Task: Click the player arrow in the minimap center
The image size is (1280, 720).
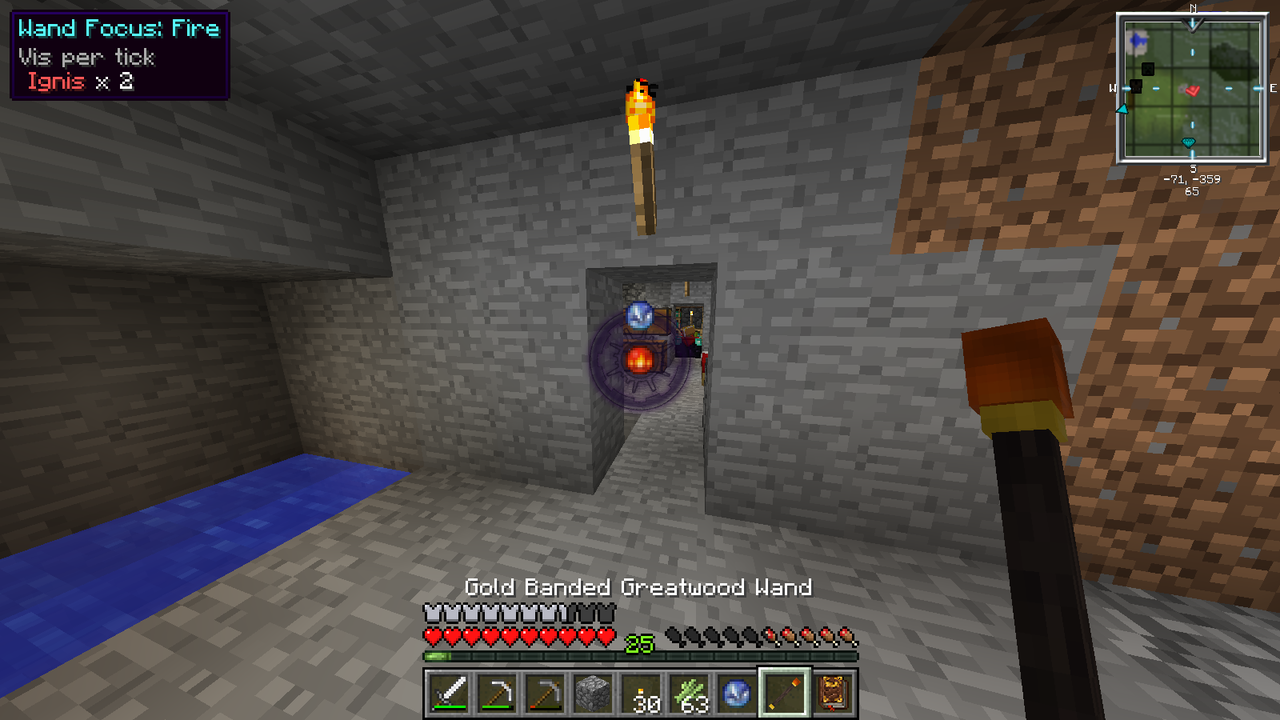Action: pyautogui.click(x=1193, y=88)
